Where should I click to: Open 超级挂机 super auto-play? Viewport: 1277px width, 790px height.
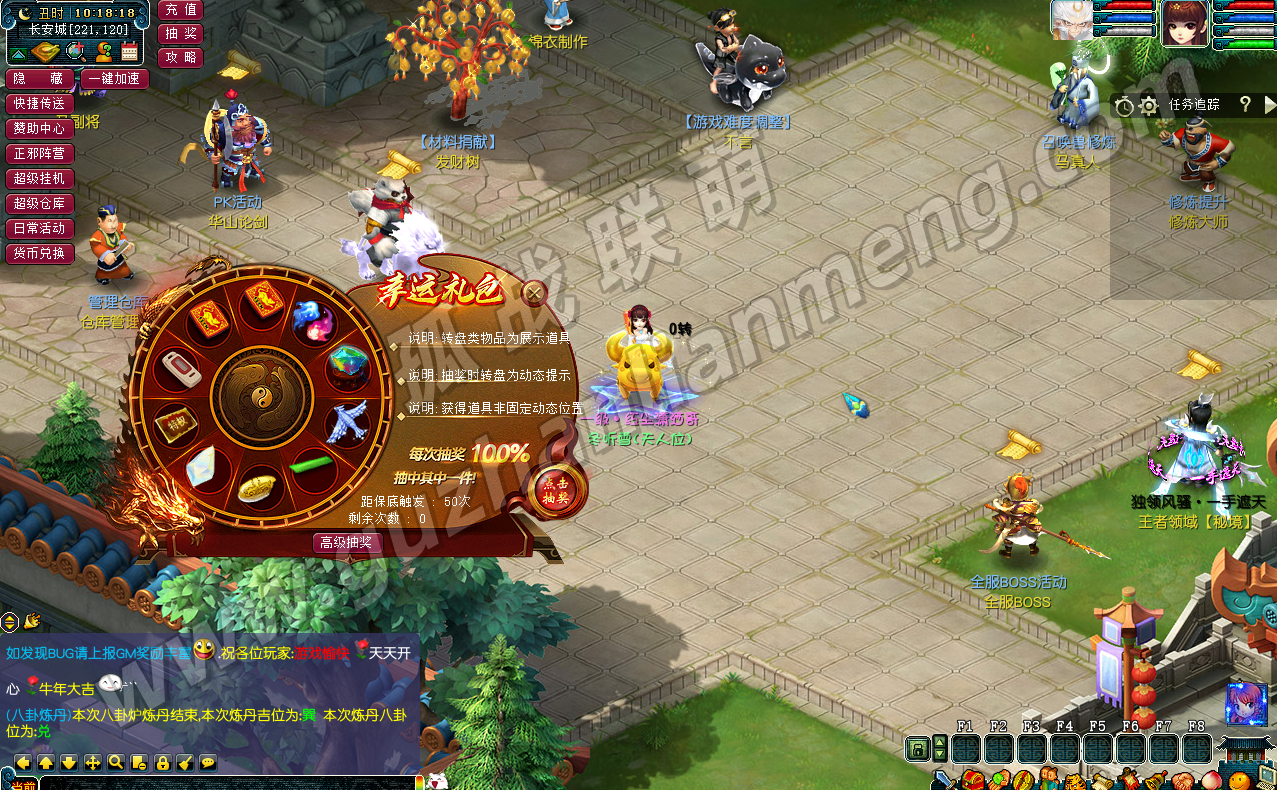[39, 179]
